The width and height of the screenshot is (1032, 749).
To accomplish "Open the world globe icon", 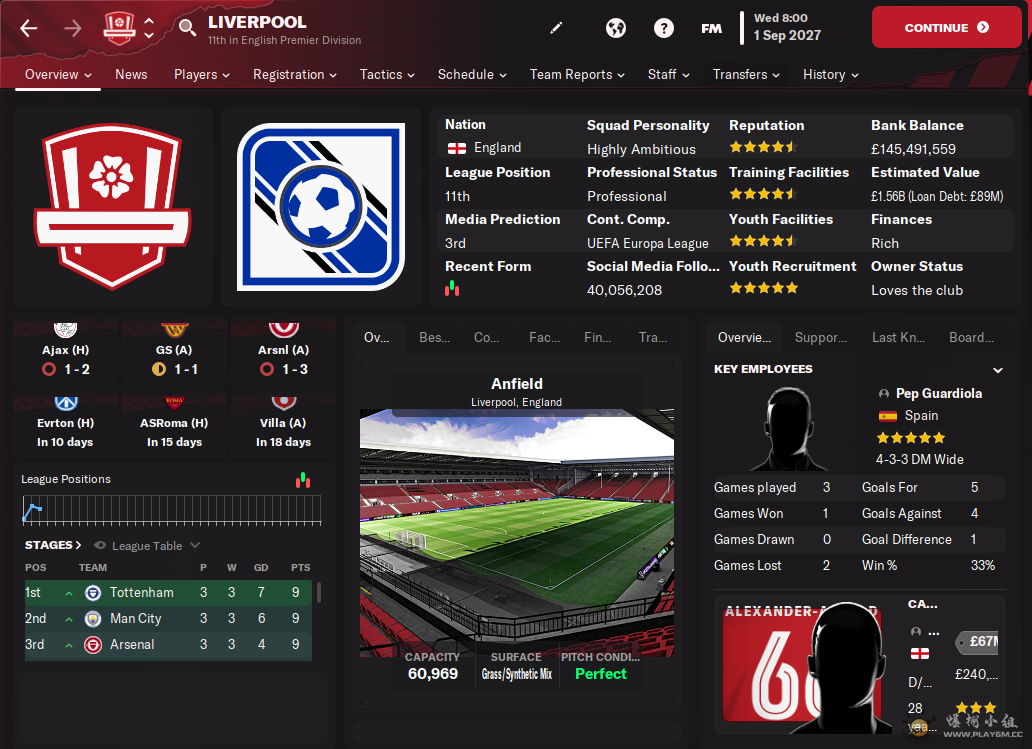I will tap(616, 28).
